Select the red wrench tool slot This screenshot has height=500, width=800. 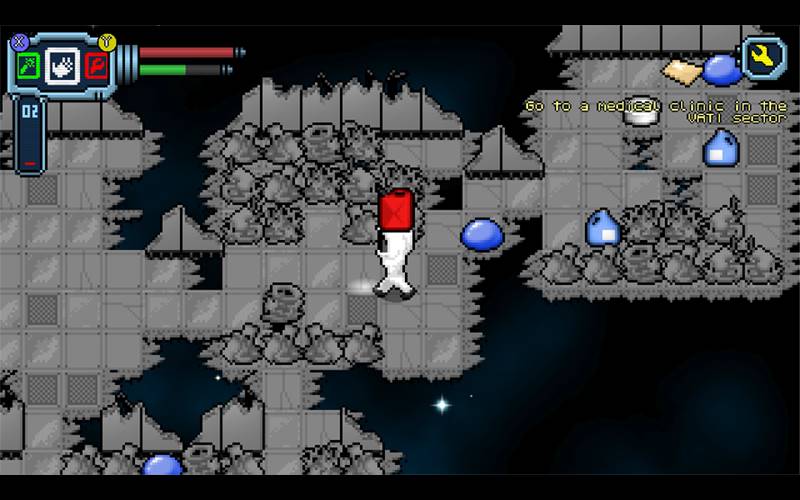pyautogui.click(x=96, y=67)
